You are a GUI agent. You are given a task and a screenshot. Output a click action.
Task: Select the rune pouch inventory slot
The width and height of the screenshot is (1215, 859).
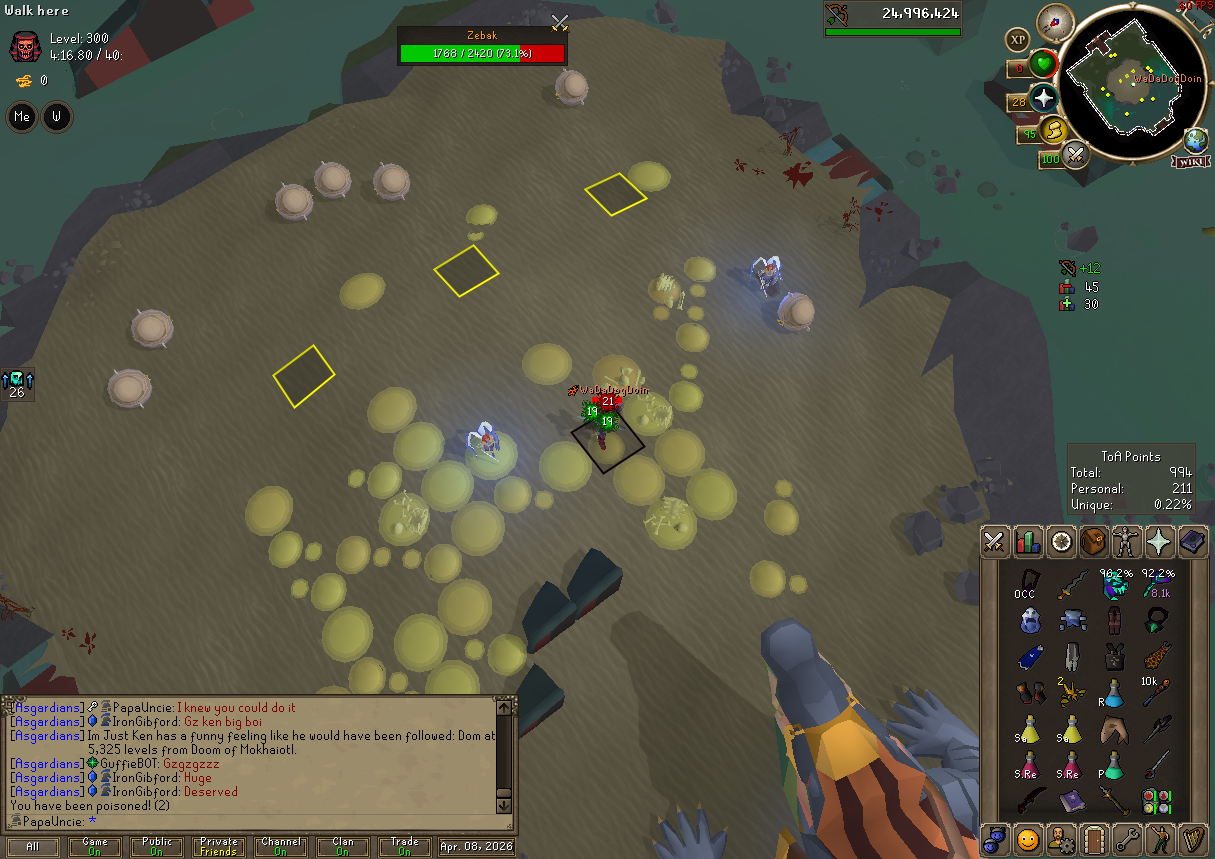point(1158,800)
